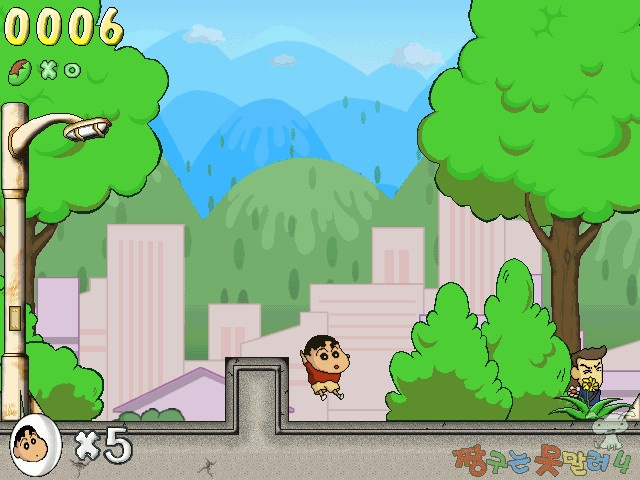Image resolution: width=640 pixels, height=480 pixels.
Task: Select the collectible item counter icon
Action: click(20, 70)
